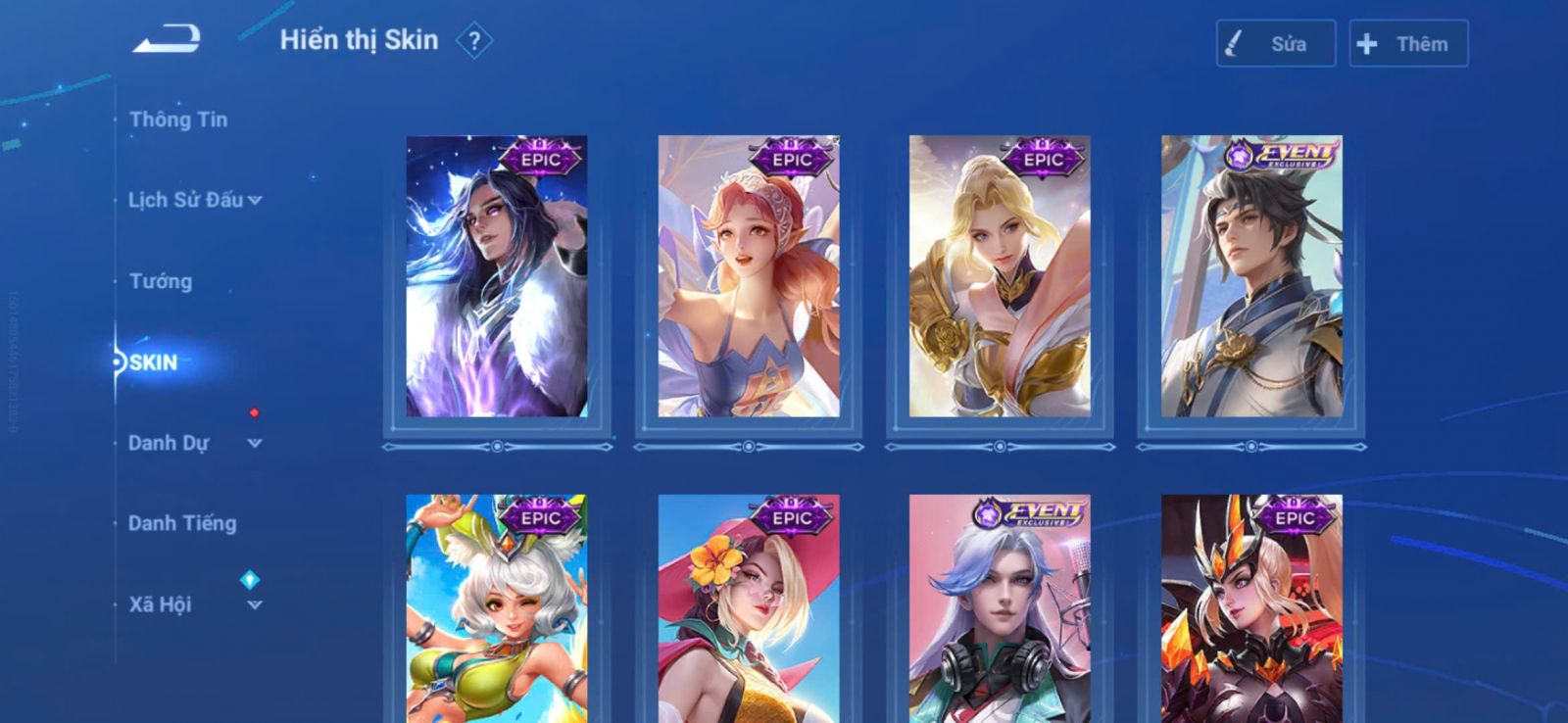Image resolution: width=1568 pixels, height=723 pixels.
Task: Open the Xã Hội section
Action: 194,604
